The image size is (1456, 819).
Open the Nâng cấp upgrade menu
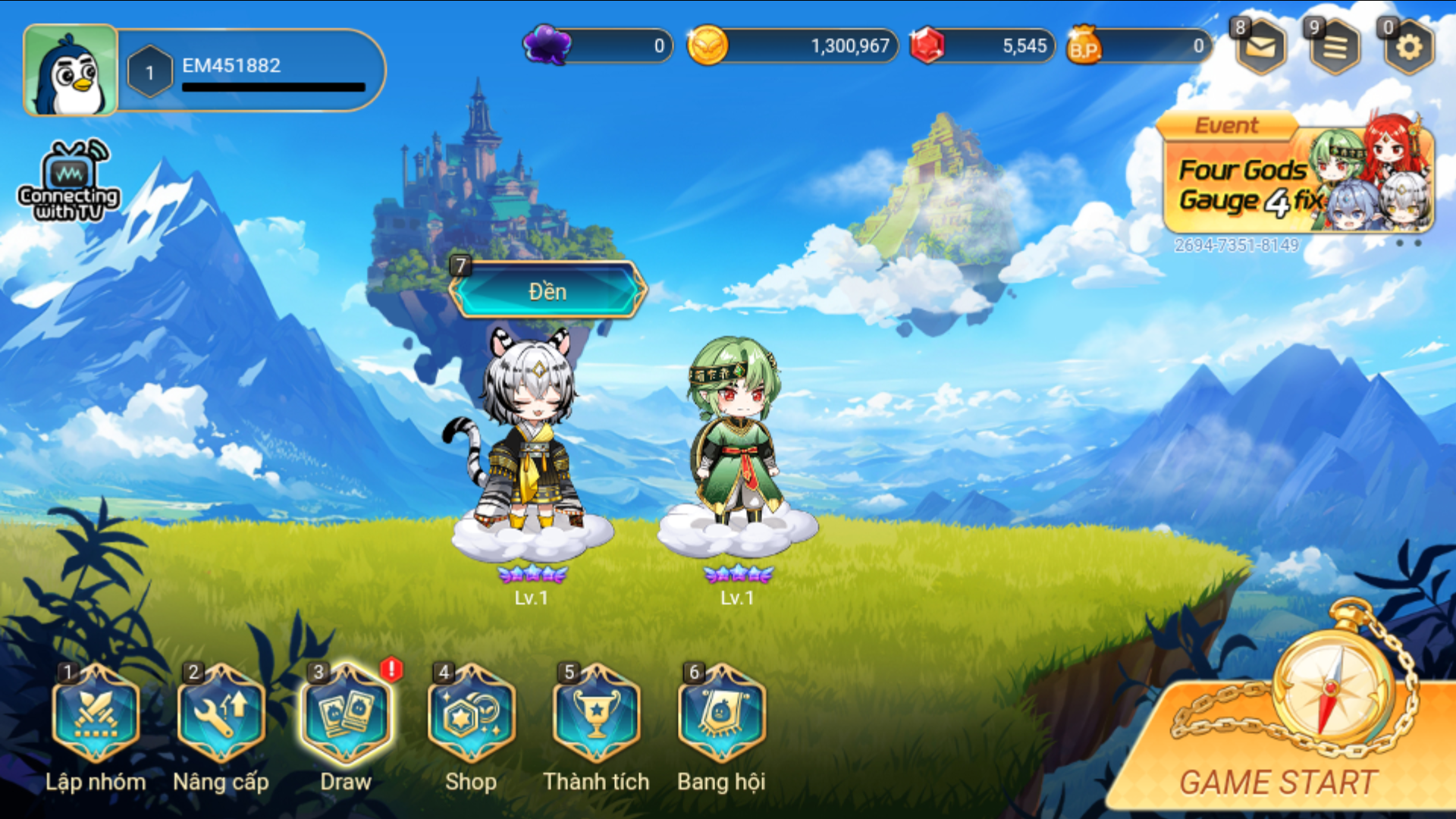221,714
